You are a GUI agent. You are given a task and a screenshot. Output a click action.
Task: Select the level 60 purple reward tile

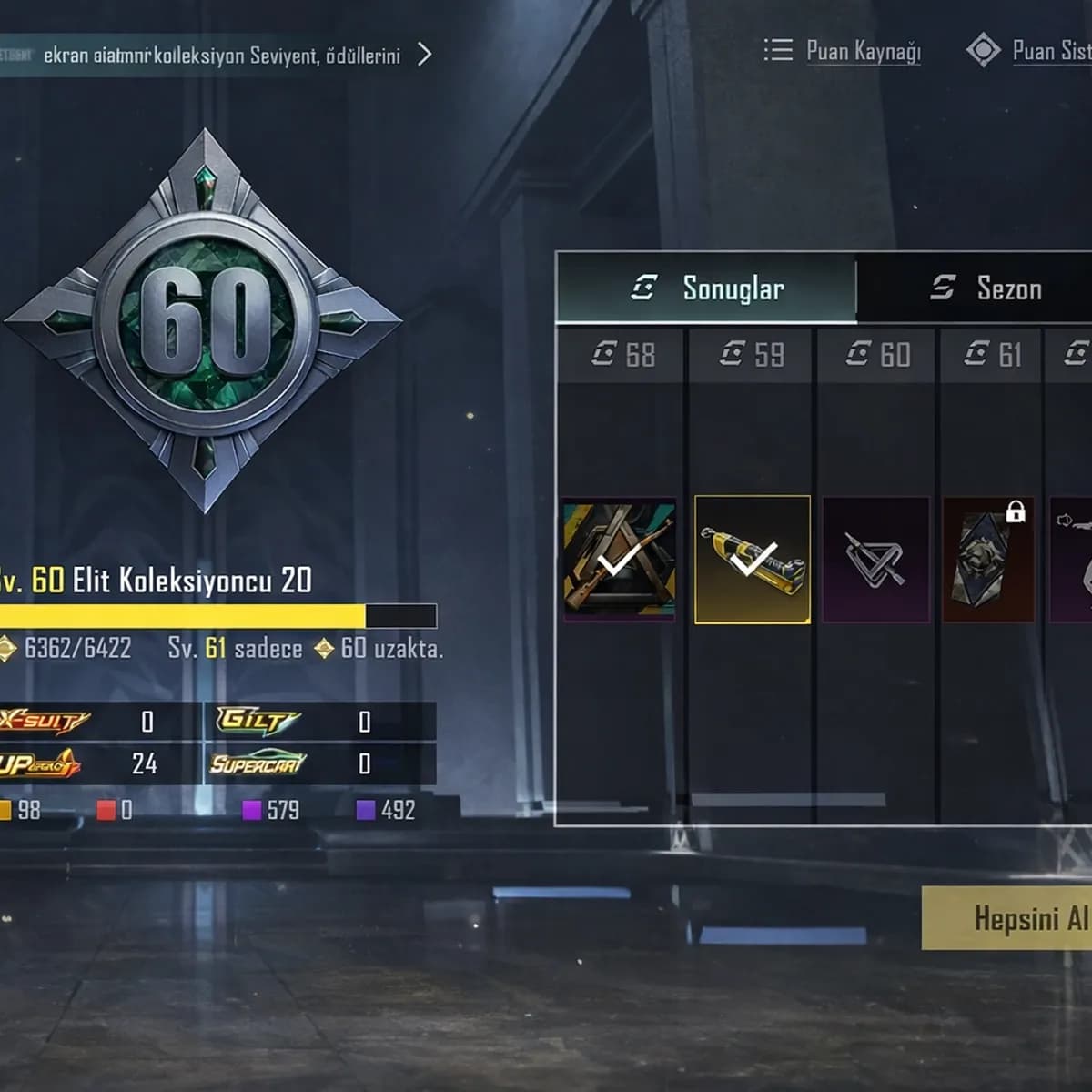[x=875, y=560]
